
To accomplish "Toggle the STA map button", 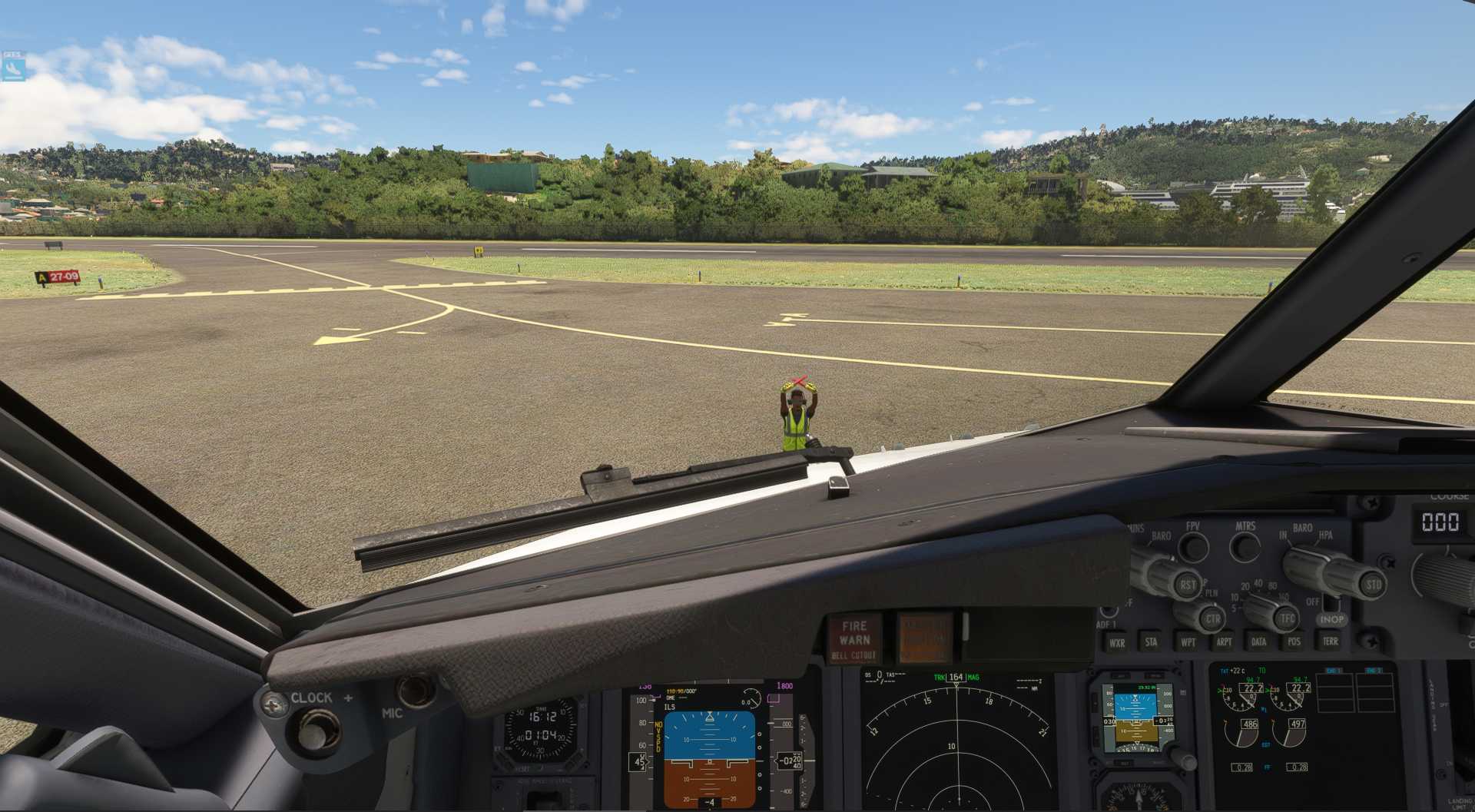I will (x=1151, y=642).
